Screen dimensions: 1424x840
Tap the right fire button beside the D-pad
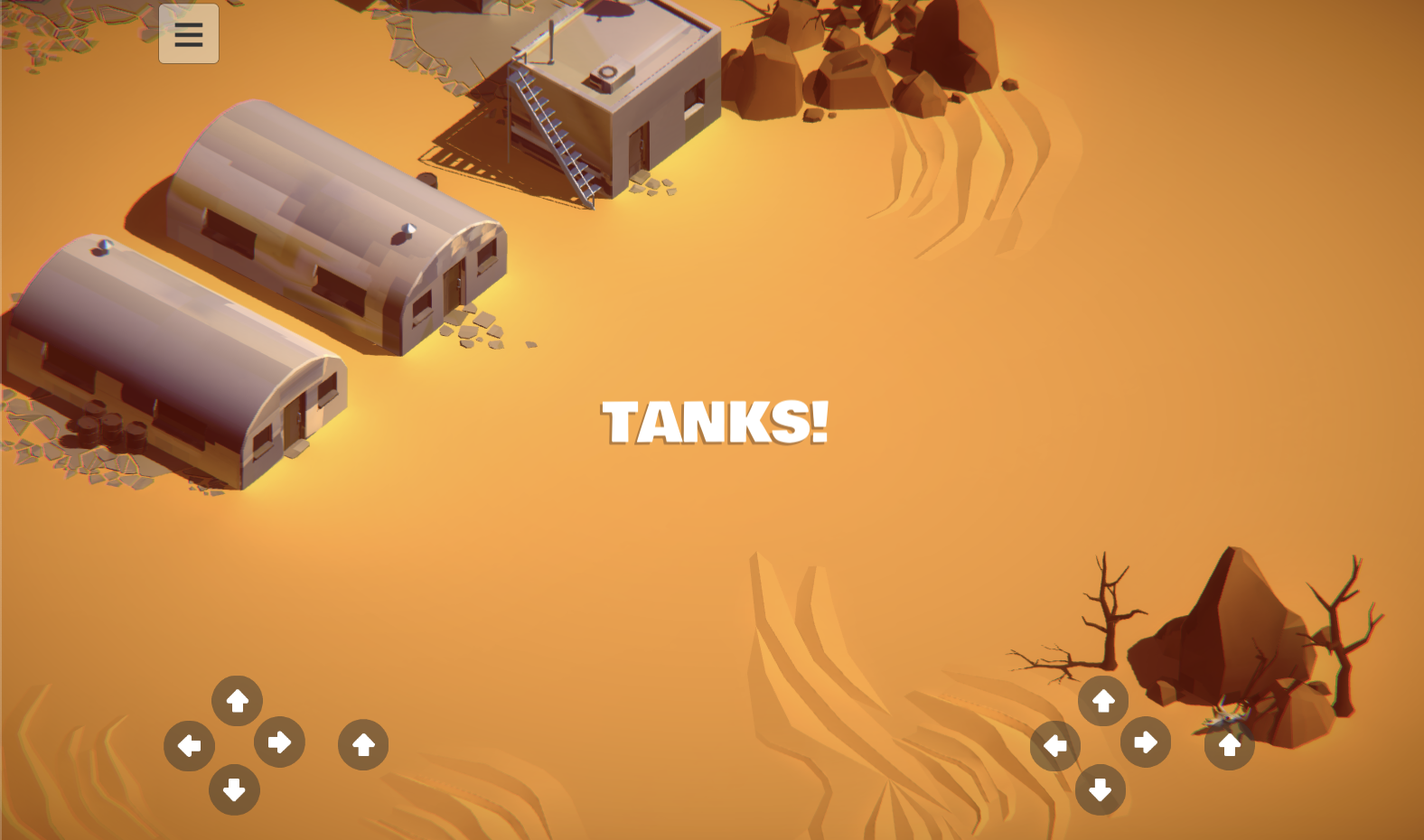point(1228,746)
